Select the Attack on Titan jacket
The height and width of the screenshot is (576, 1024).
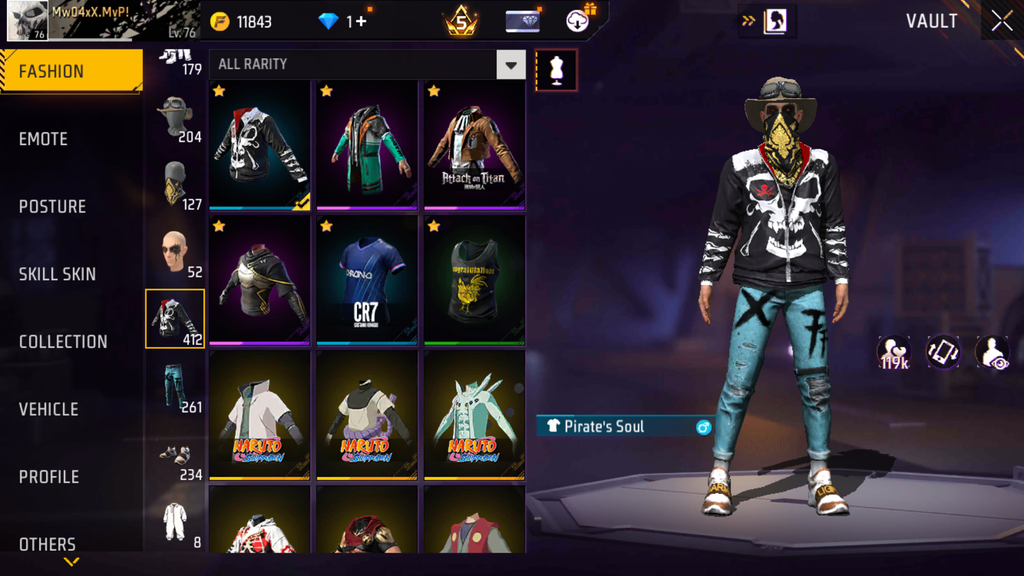[473, 146]
